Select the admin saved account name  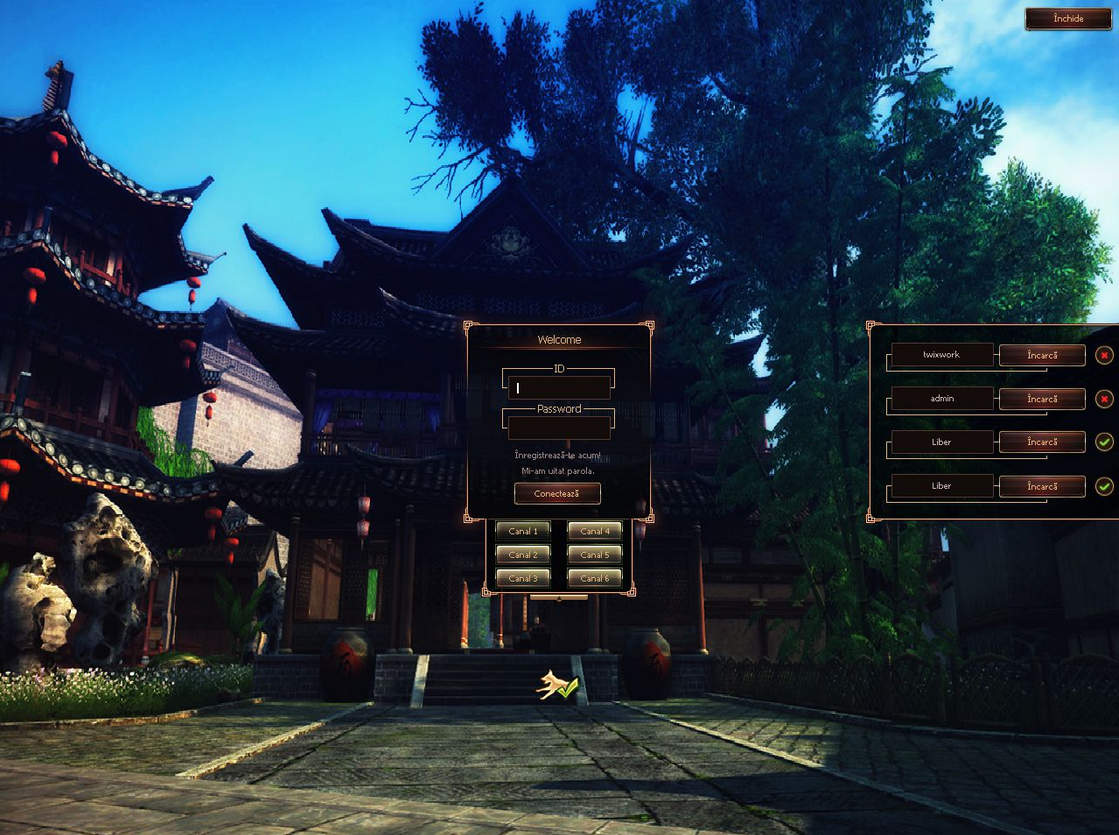(941, 399)
